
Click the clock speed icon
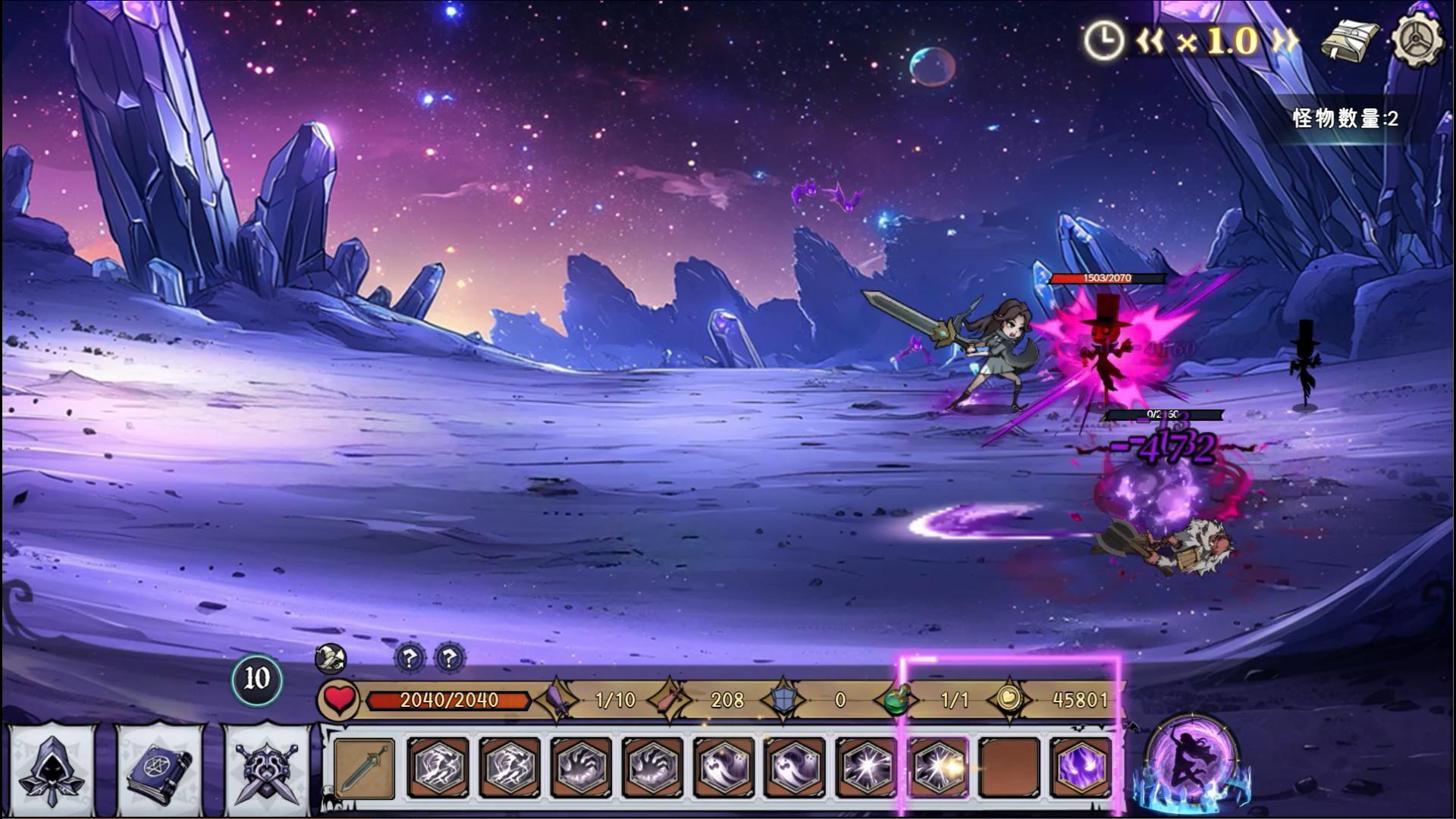pyautogui.click(x=1103, y=41)
